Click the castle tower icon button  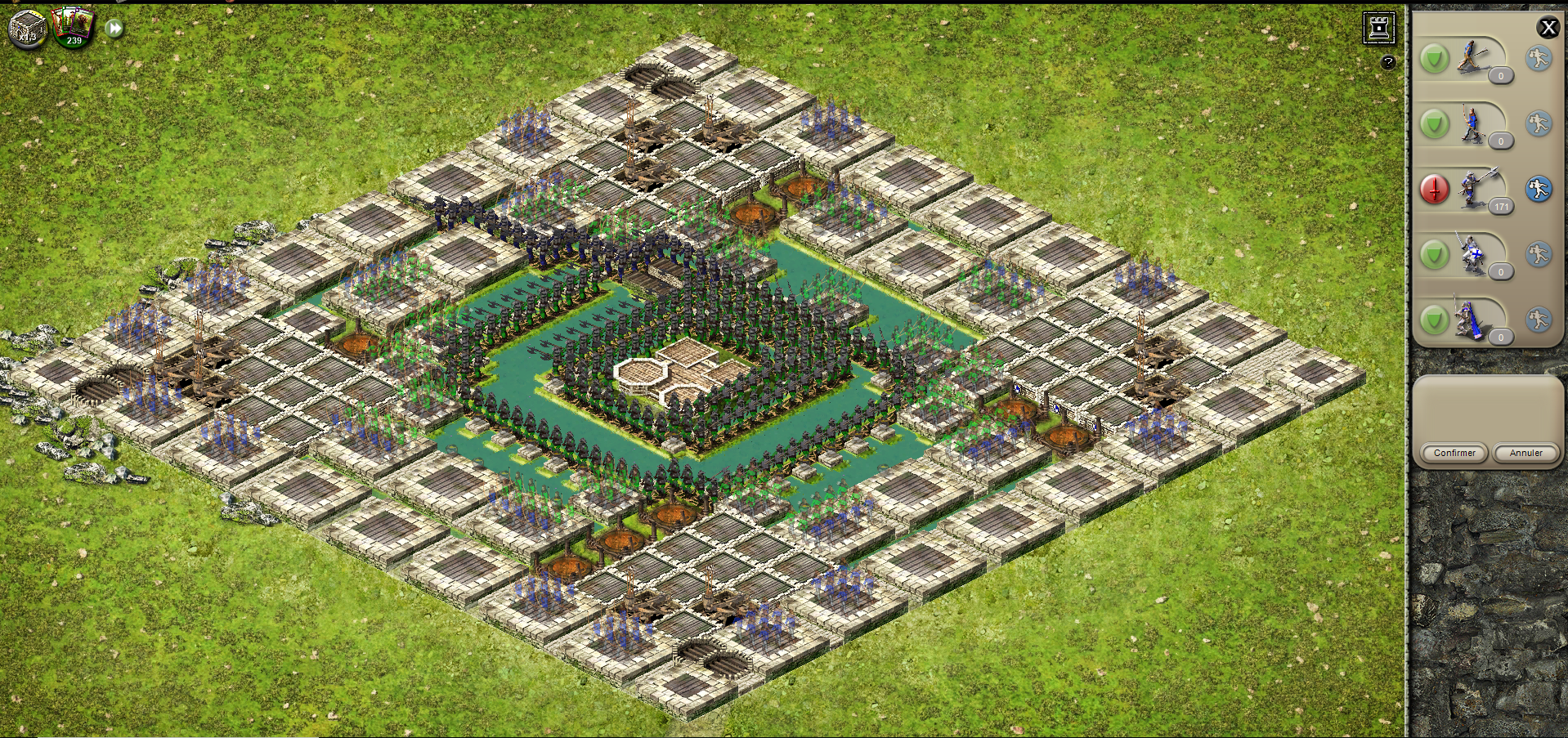pos(1379,28)
